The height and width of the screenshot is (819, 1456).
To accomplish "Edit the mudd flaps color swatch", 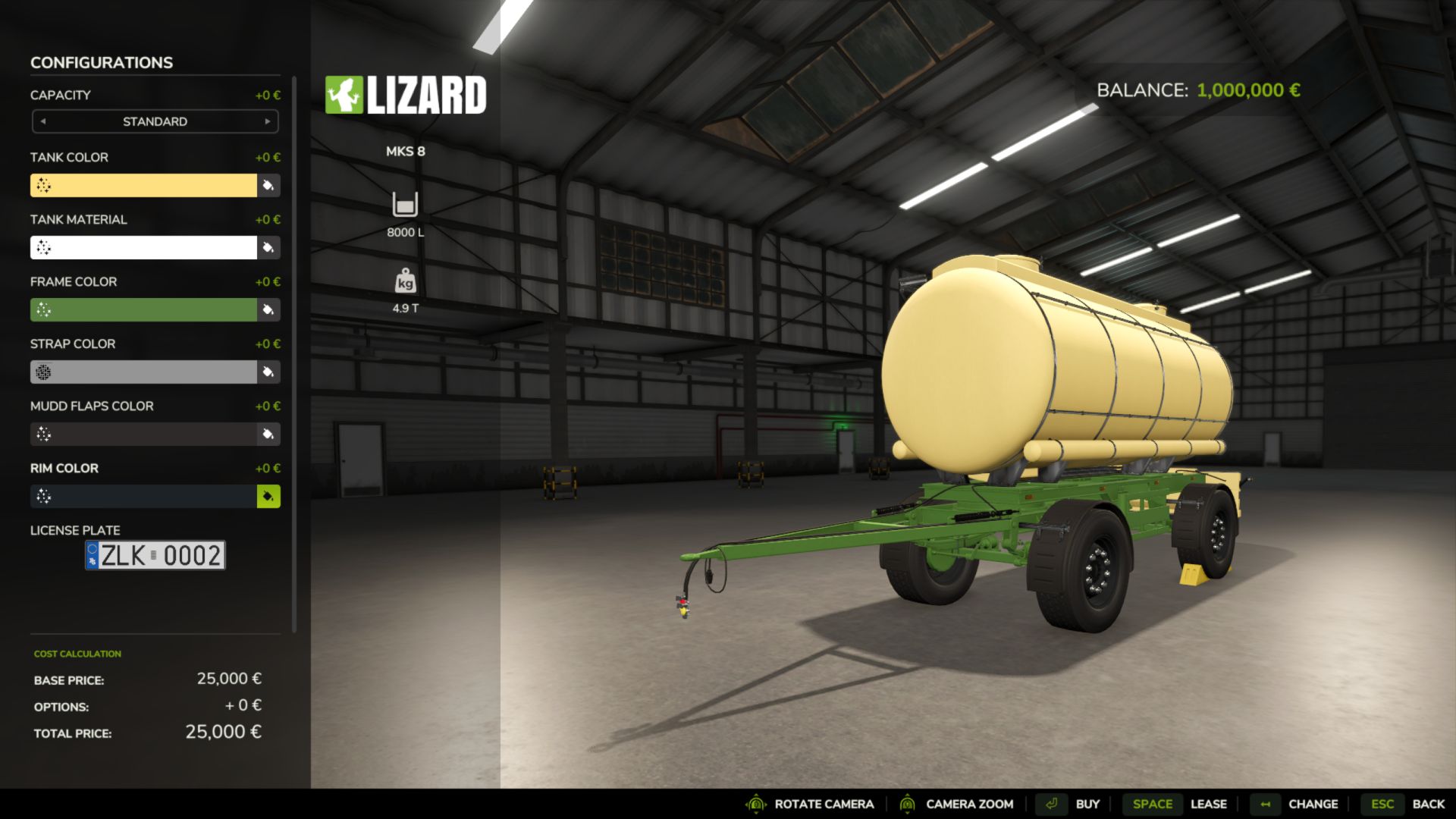I will pyautogui.click(x=143, y=434).
